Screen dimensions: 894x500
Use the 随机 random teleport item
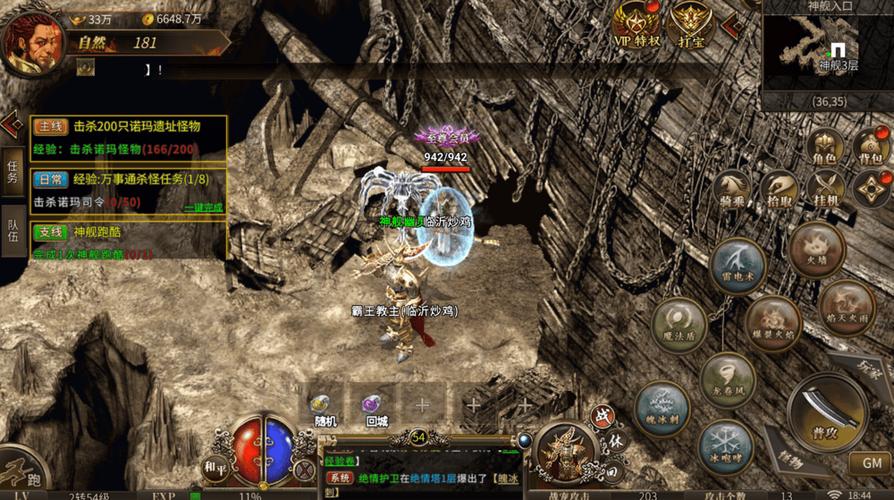[323, 408]
